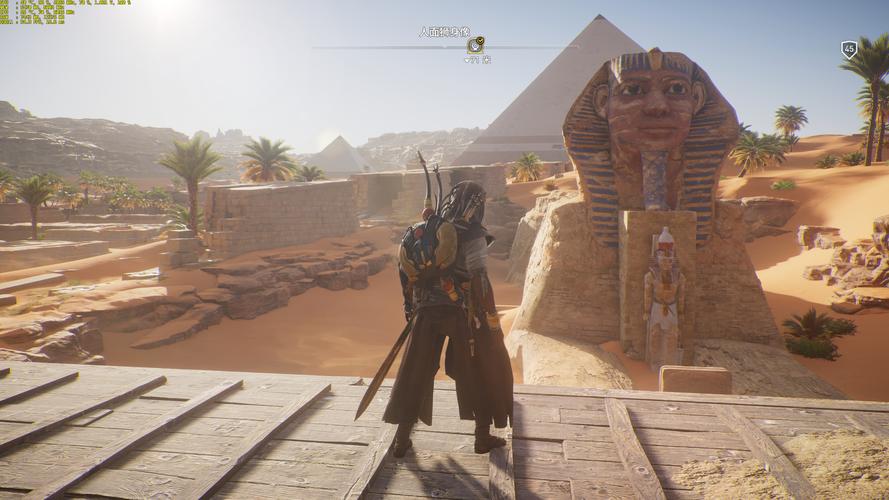The image size is (889, 500).
Task: Select the Sphinx location marker on the compass
Action: click(x=476, y=45)
